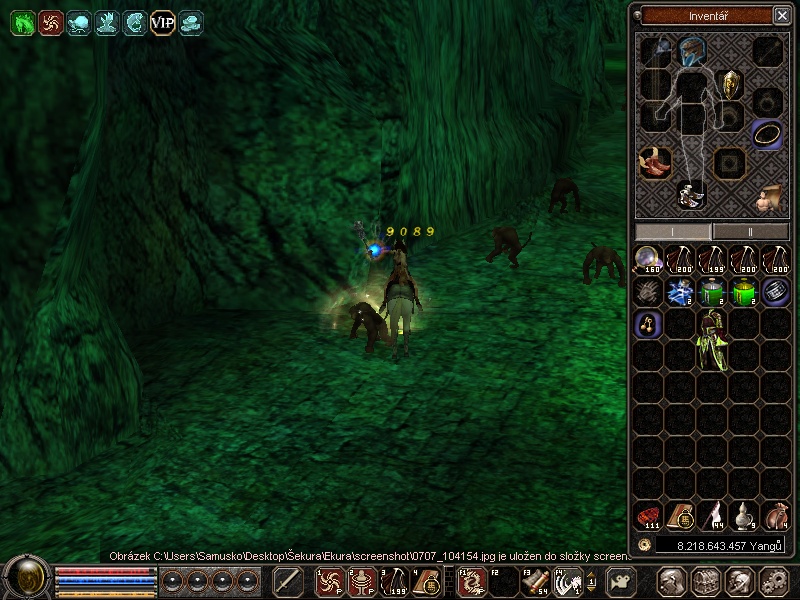Viewport: 800px width, 600px height.
Task: Select the equipped helmet slot
Action: pyautogui.click(x=690, y=50)
